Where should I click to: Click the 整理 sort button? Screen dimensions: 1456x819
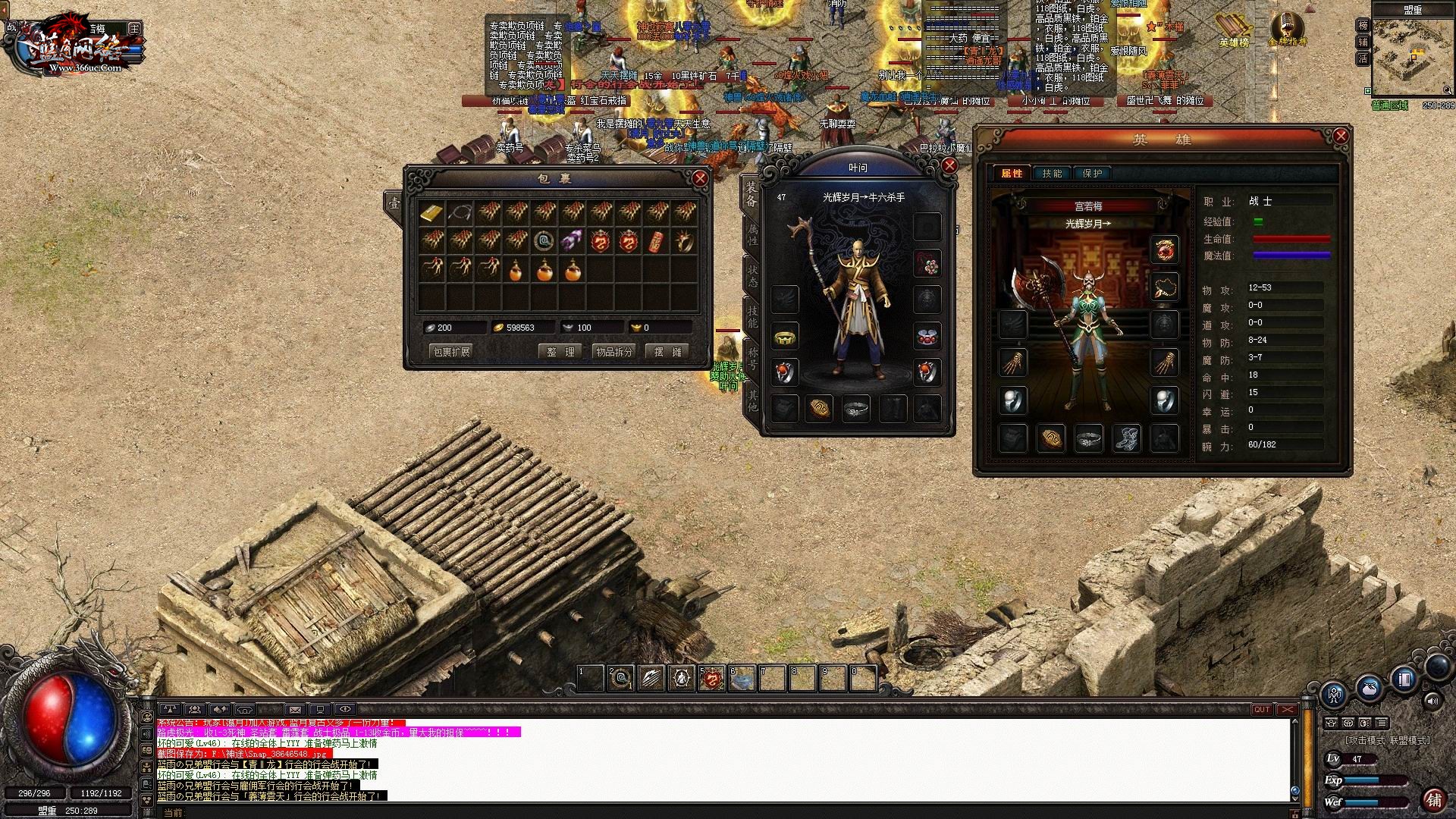(561, 352)
